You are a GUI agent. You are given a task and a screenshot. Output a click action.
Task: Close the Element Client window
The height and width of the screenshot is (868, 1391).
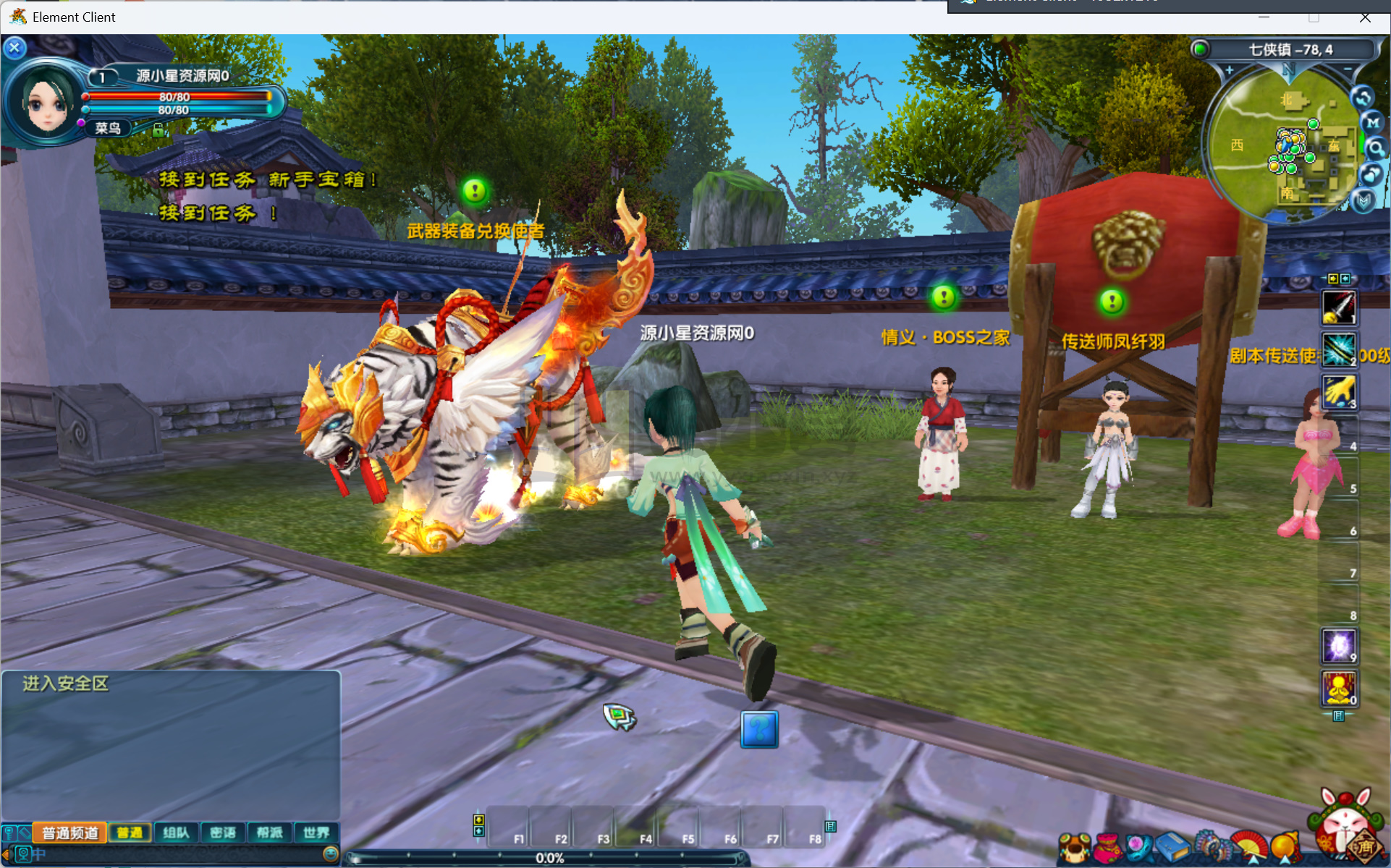1365,17
